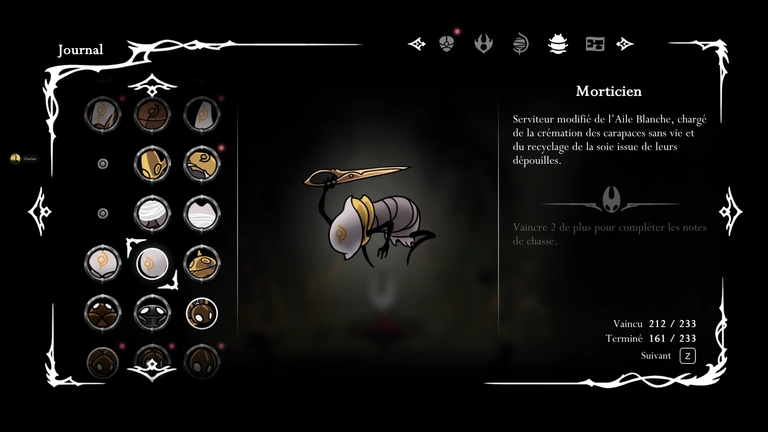Click the left arrow of the tab bar
768x432 pixels.
coord(418,43)
